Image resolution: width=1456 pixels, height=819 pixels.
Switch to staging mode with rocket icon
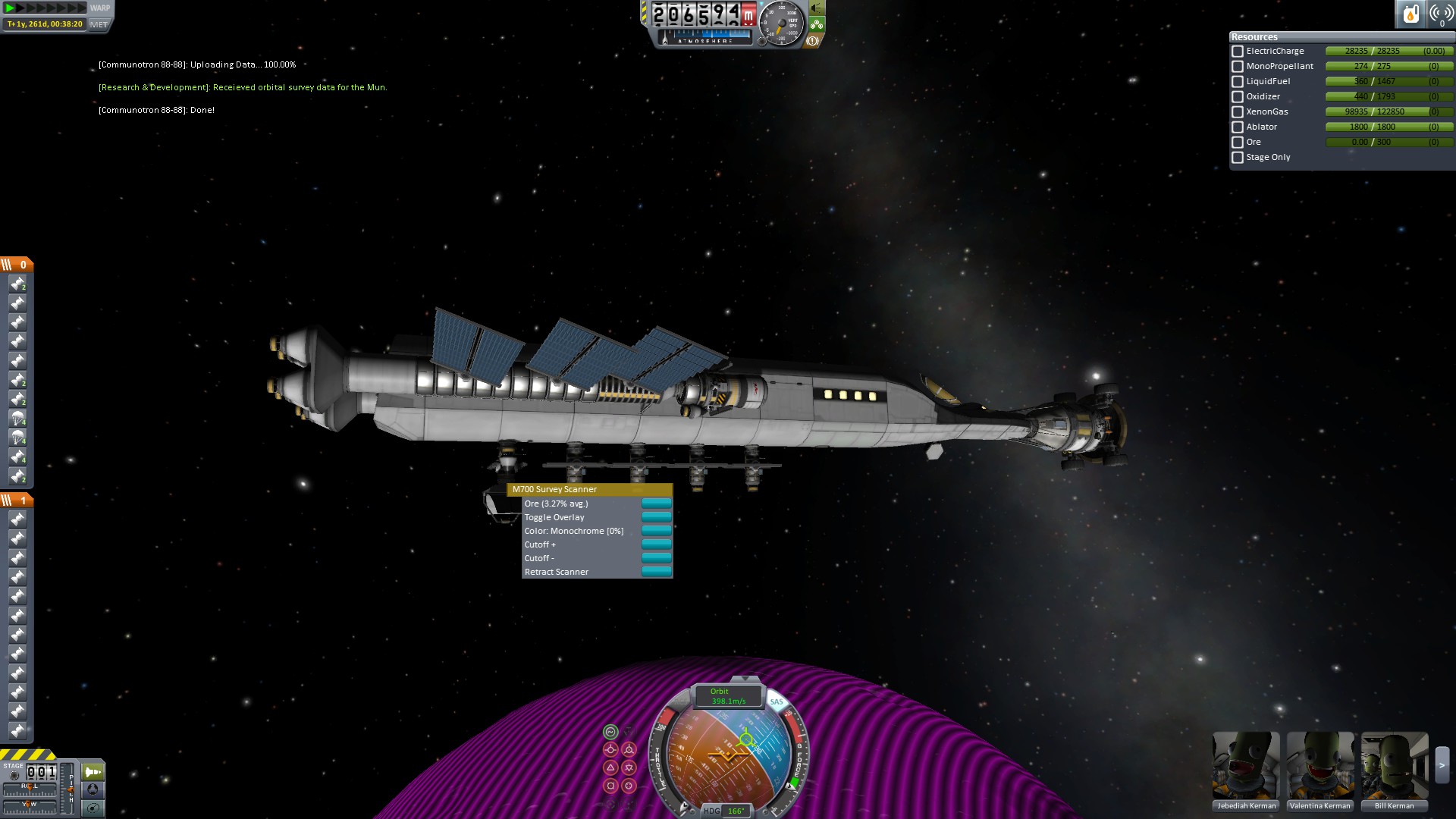(93, 772)
